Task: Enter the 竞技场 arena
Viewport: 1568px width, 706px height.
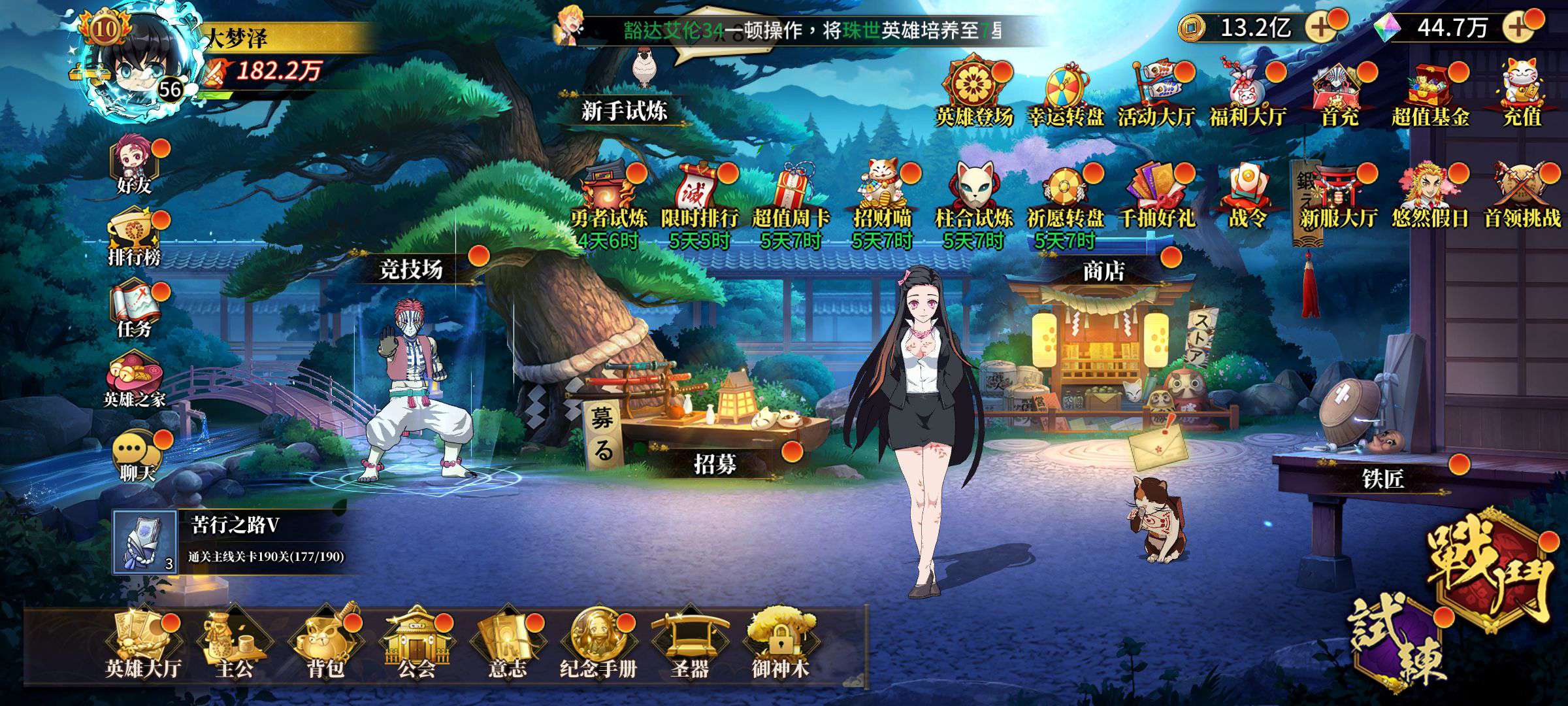Action: (412, 269)
